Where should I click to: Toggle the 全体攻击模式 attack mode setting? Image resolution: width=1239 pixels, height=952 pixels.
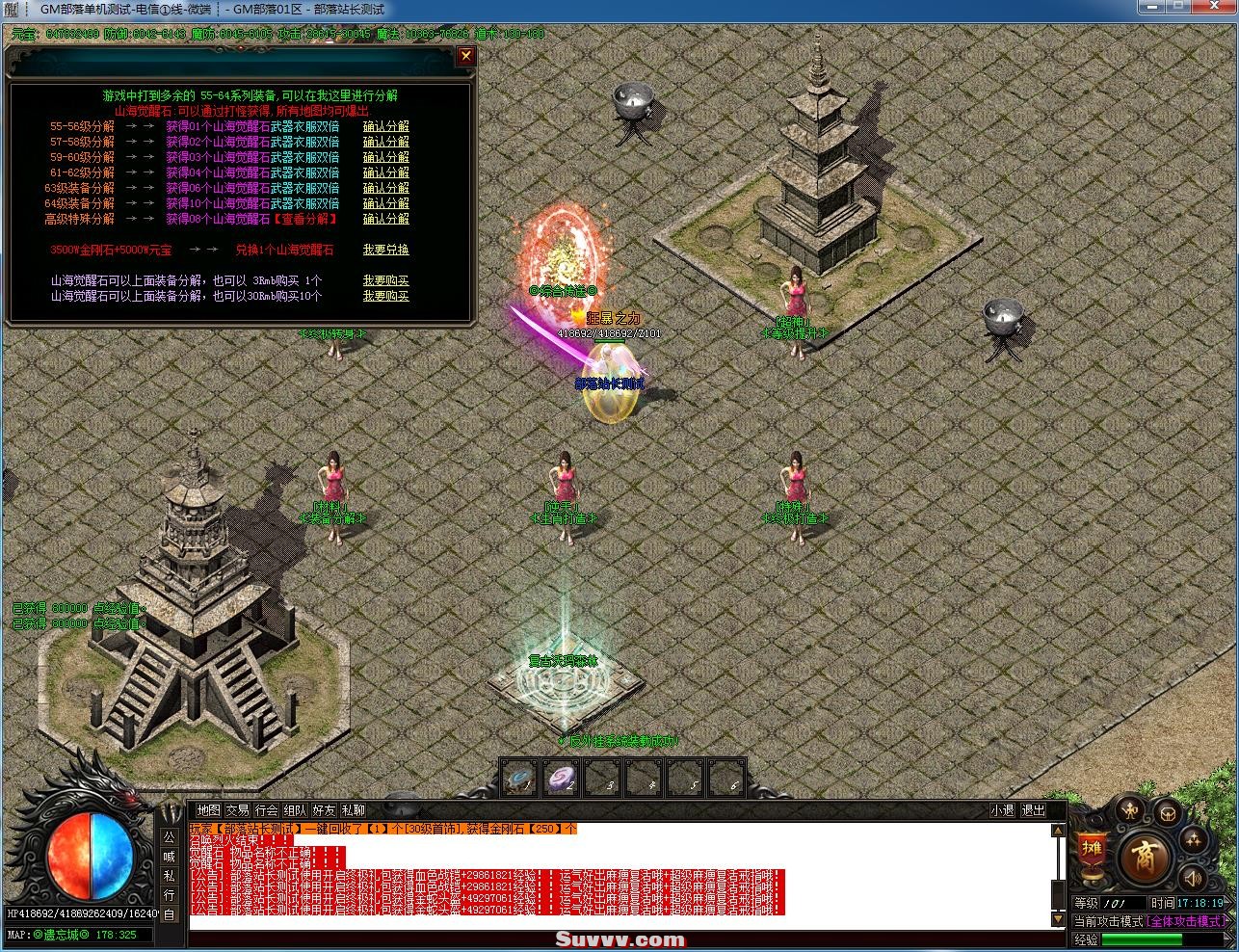[x=1187, y=920]
